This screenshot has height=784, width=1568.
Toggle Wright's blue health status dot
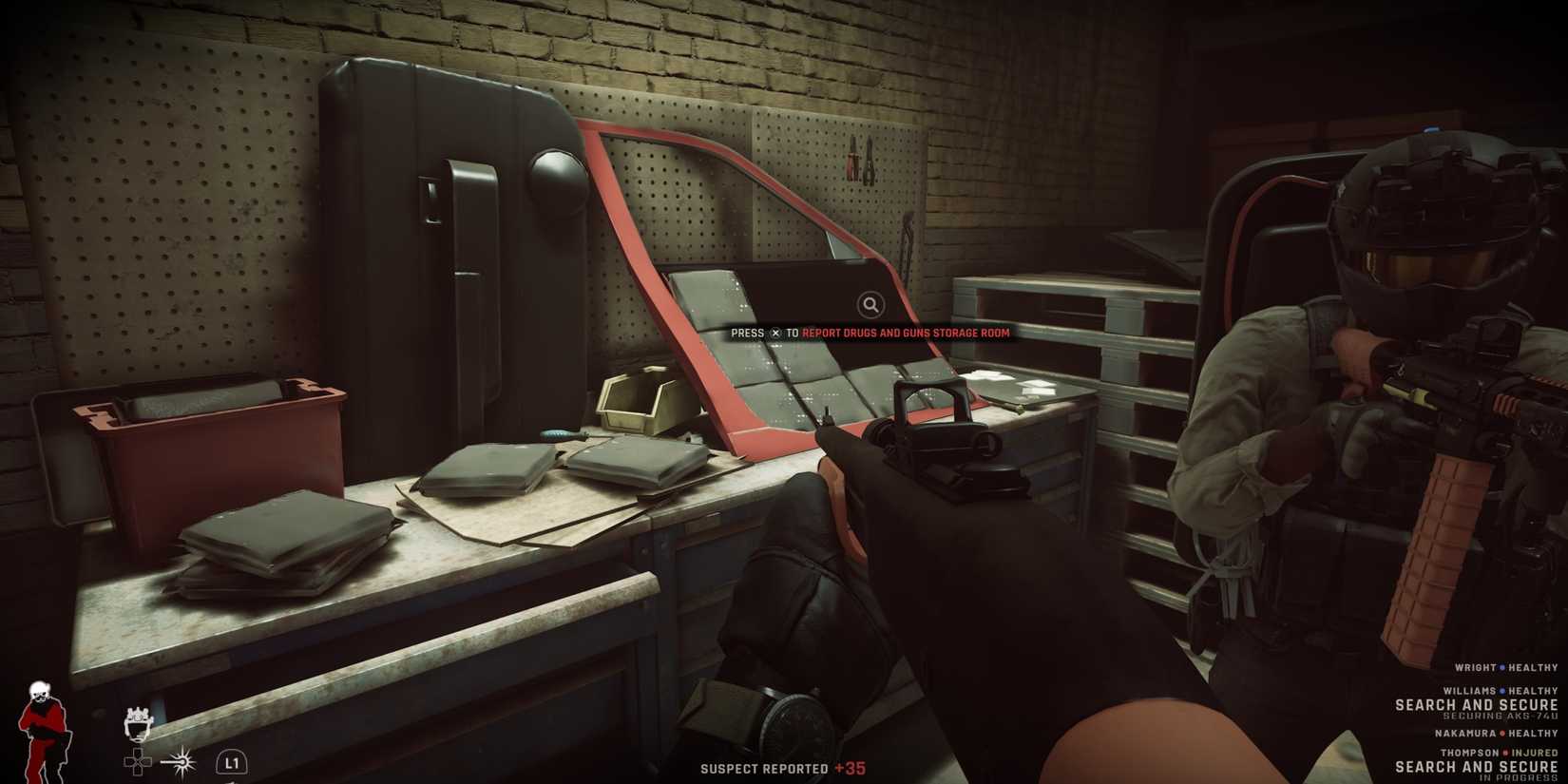click(x=1502, y=668)
